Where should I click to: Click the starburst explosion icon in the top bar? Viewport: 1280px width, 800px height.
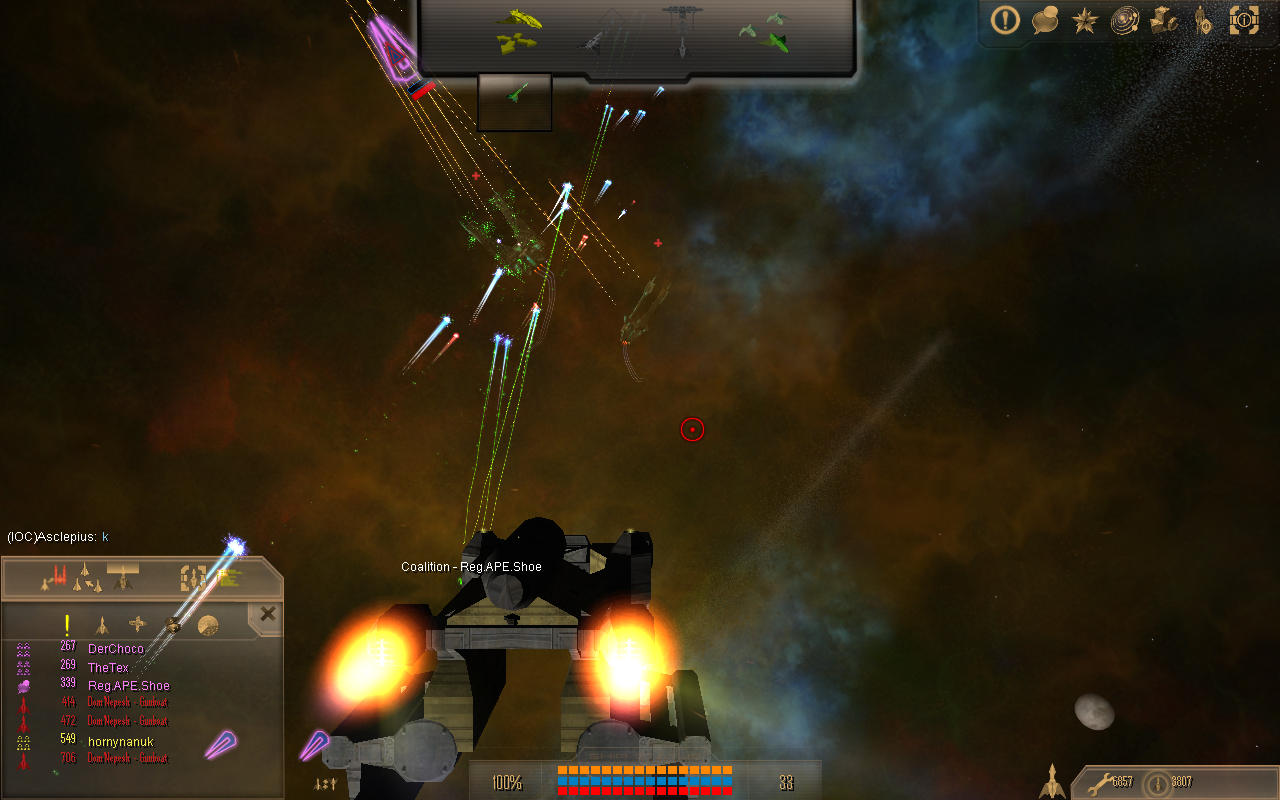1084,20
